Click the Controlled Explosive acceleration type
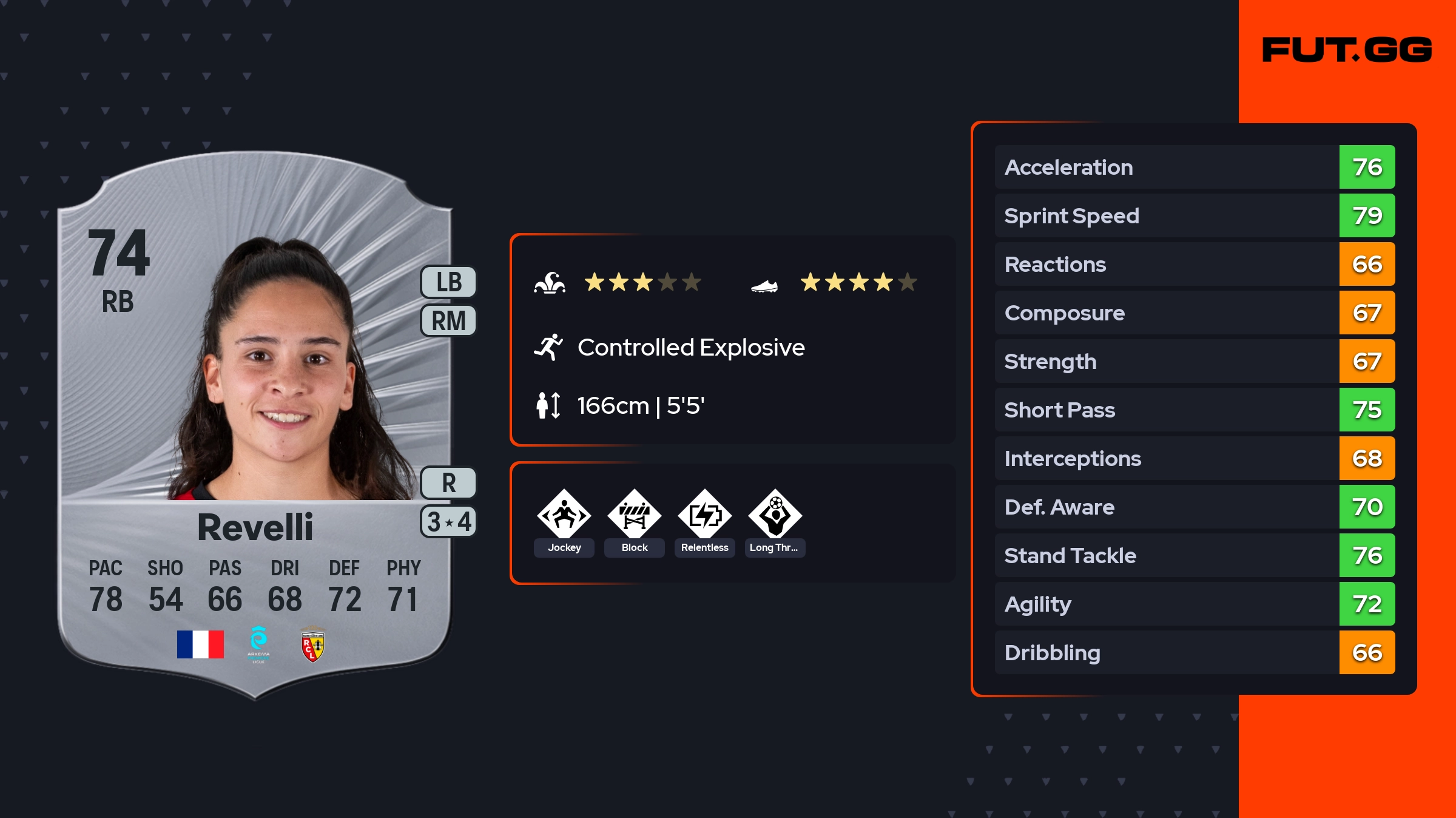This screenshot has width=1456, height=818. 690,348
